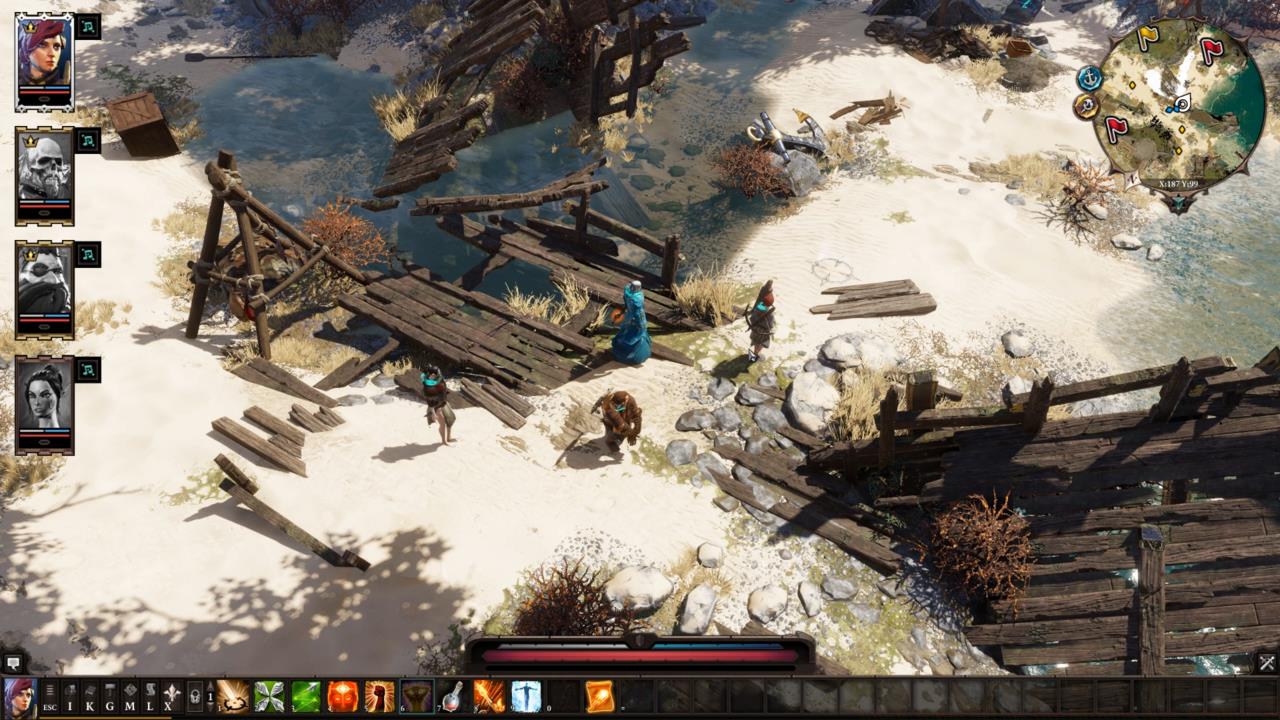Toggle the hotbar lock padlock icon
The width and height of the screenshot is (1280, 720).
195,696
